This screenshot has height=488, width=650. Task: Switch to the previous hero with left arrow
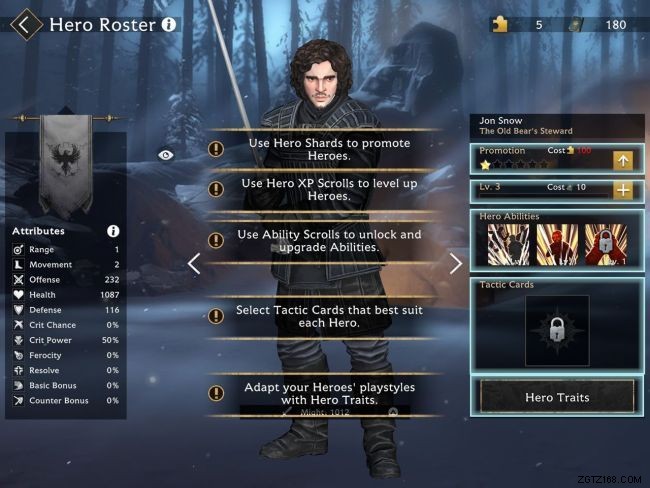tap(195, 264)
